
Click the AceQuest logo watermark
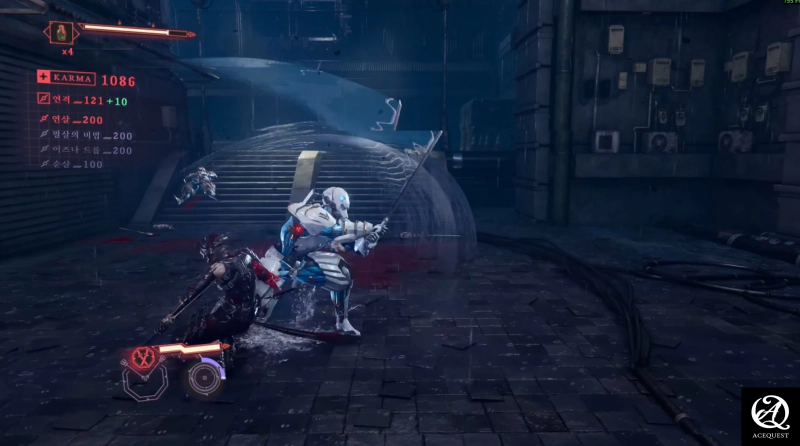[769, 415]
